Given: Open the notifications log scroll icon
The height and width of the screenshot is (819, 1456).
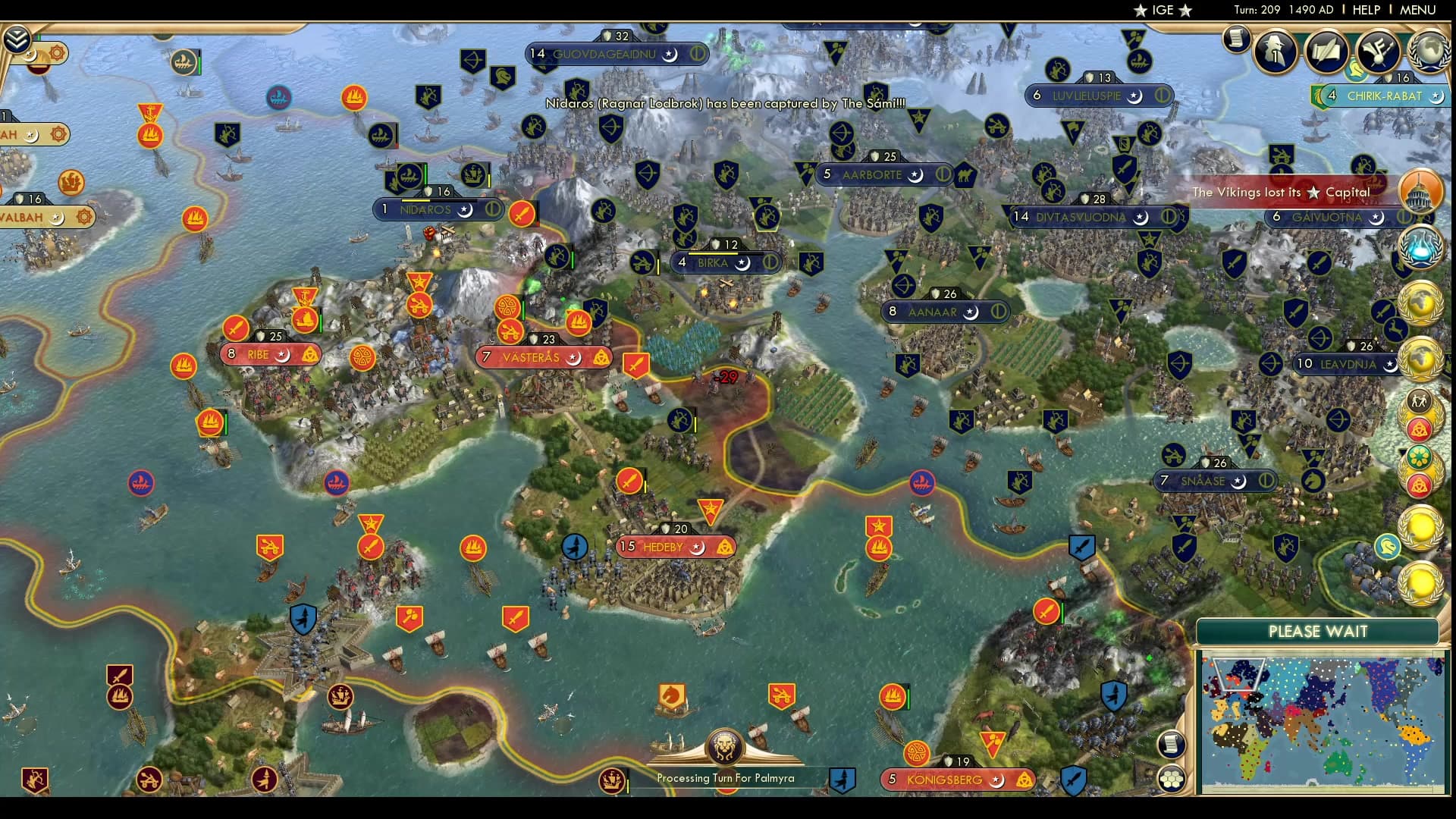Looking at the screenshot, I should [1238, 40].
